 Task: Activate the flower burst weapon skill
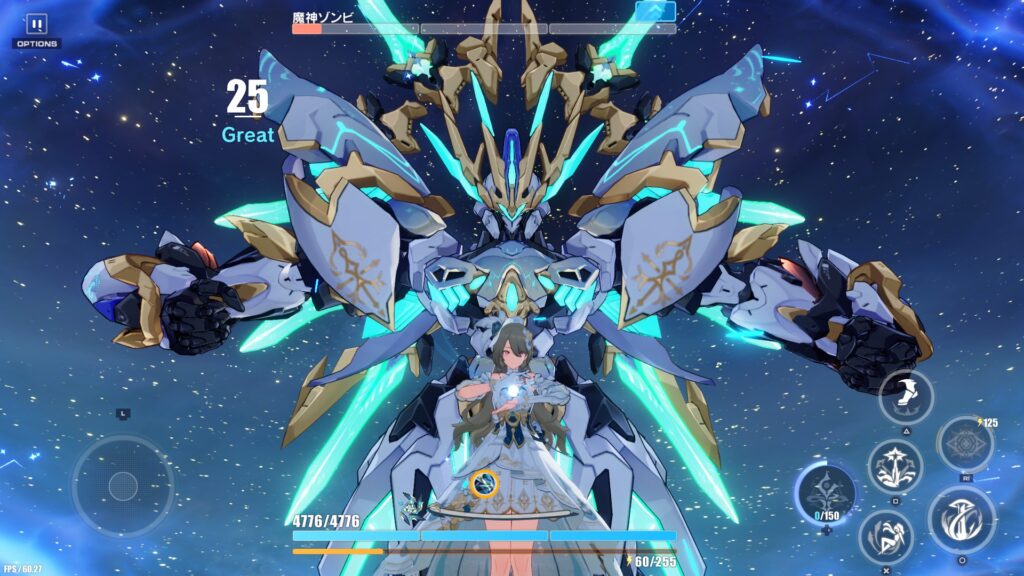tap(894, 466)
